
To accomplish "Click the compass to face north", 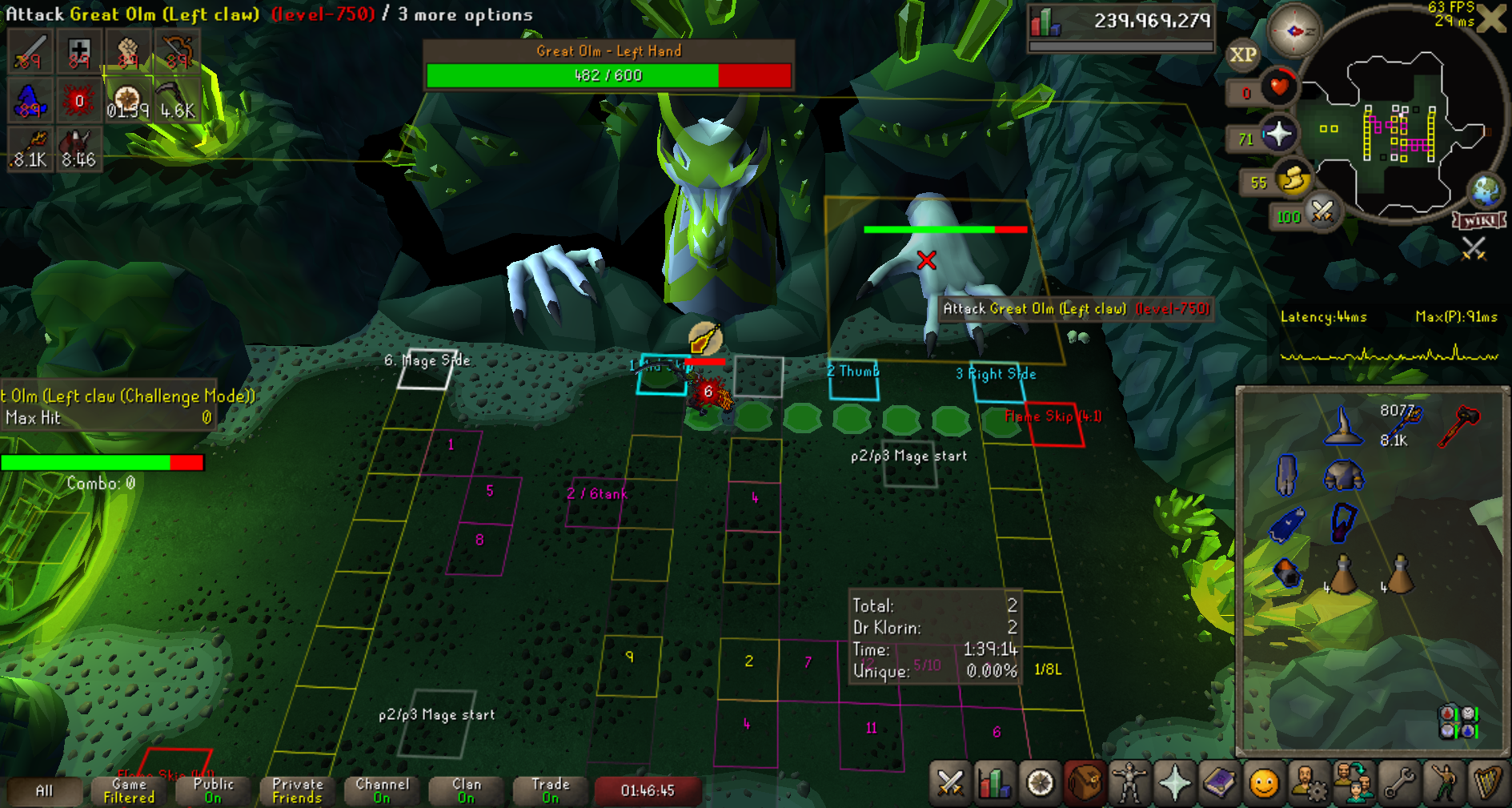I will [x=1294, y=31].
